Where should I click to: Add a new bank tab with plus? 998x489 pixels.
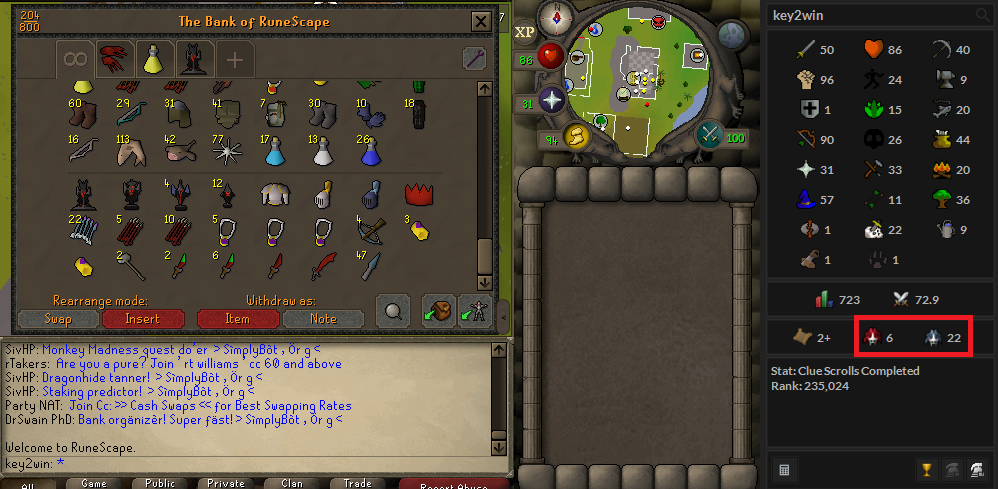234,60
